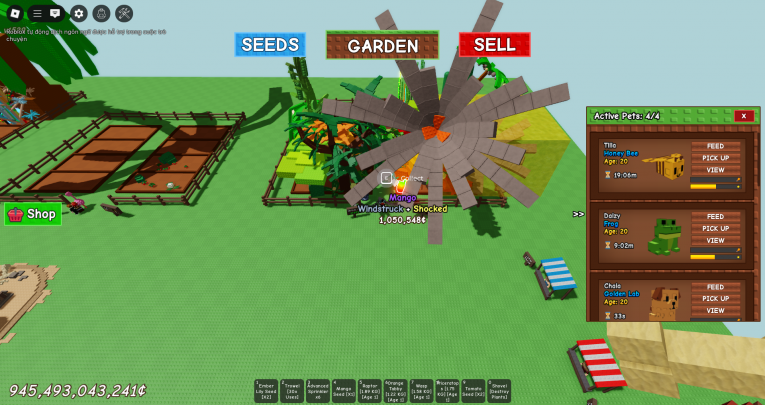The image size is (765, 405).
Task: View the Golden Lab pet
Action: 715,310
